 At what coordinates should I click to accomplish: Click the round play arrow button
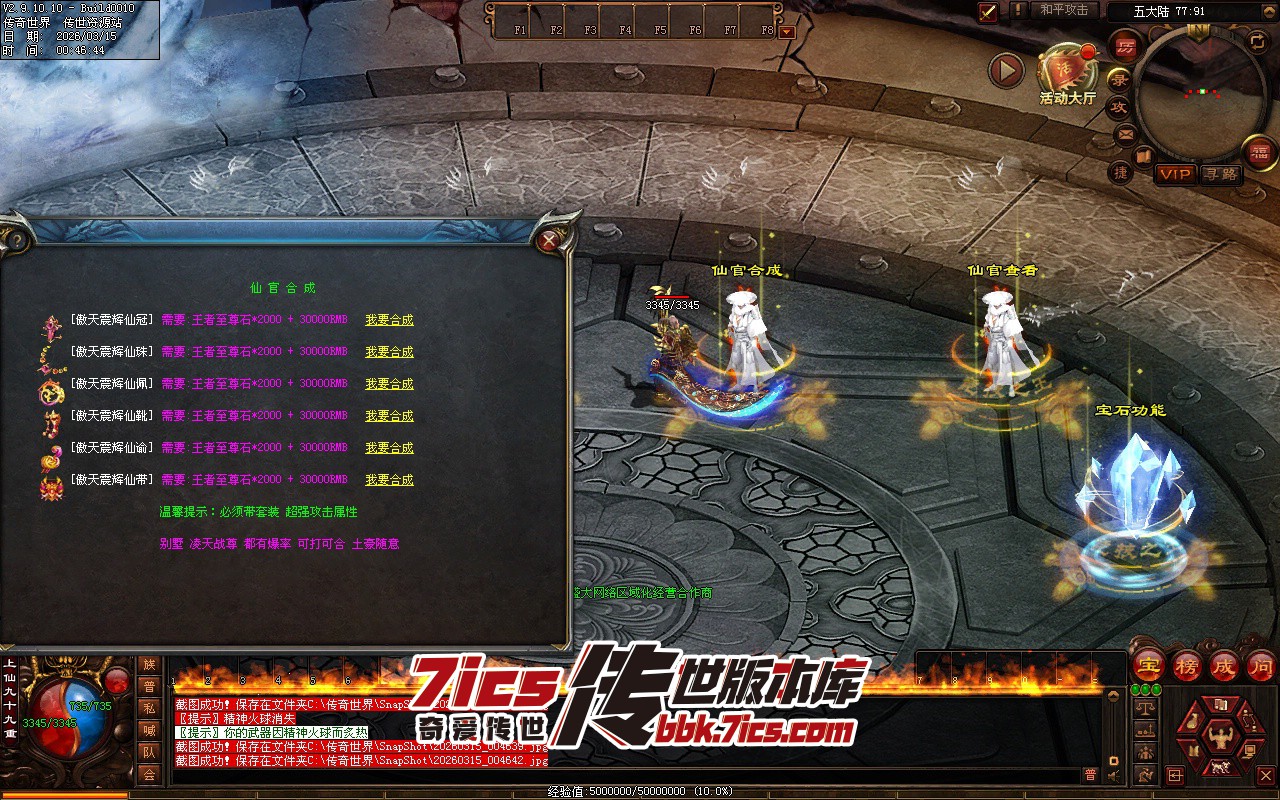pyautogui.click(x=1006, y=70)
